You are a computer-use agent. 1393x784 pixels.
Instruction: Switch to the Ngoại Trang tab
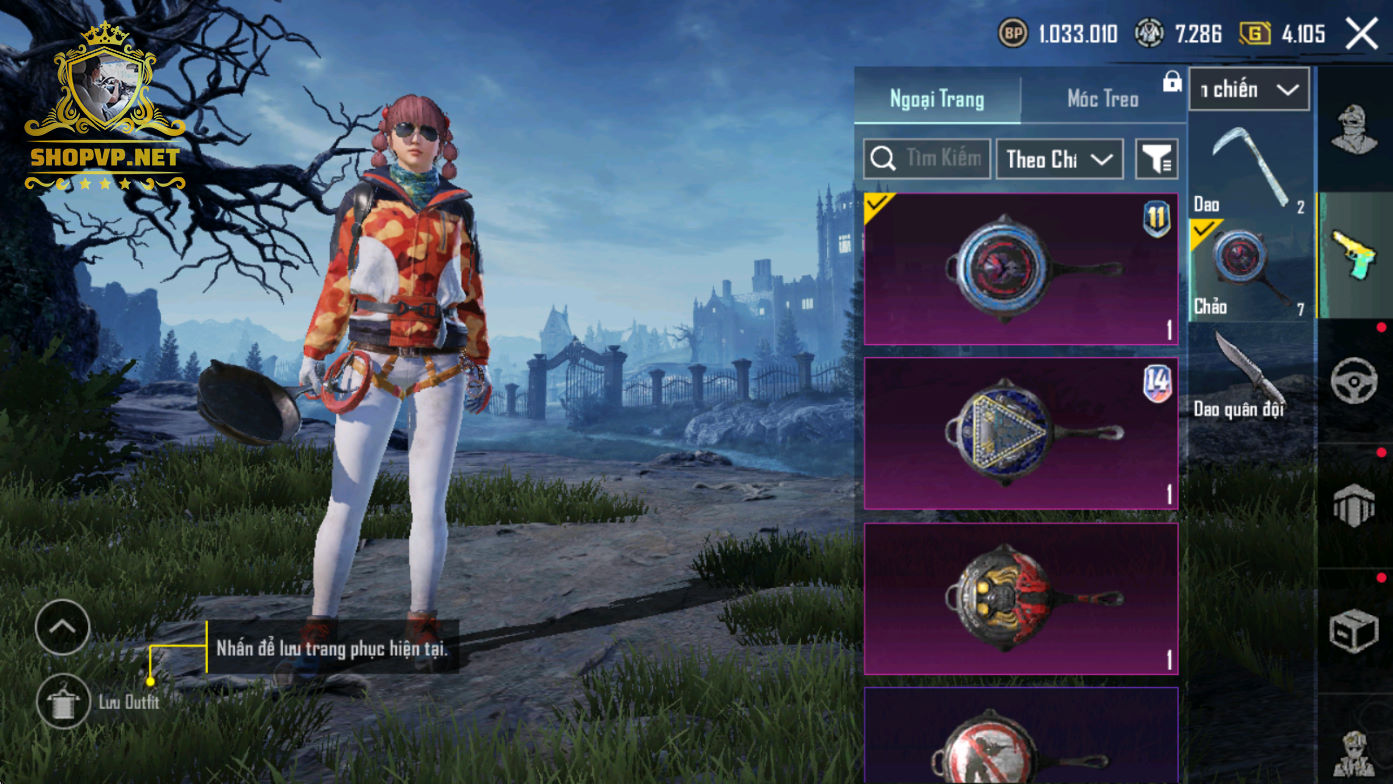(x=937, y=99)
